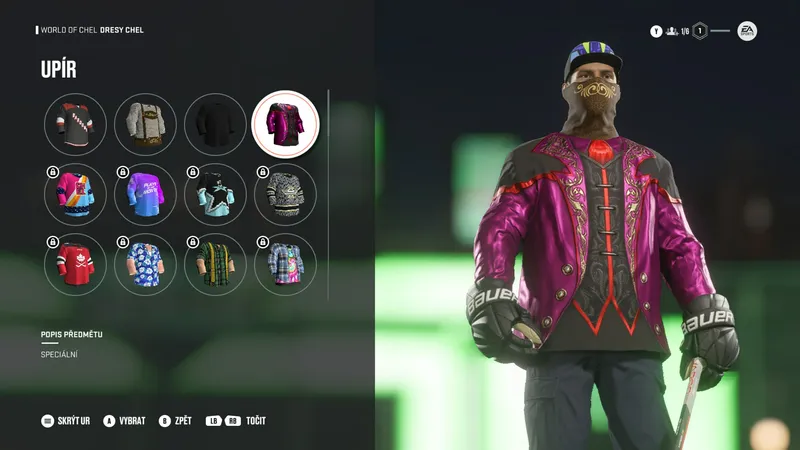Pick the locked blue floral Hawaiian shirt
This screenshot has width=800, height=450.
[145, 264]
